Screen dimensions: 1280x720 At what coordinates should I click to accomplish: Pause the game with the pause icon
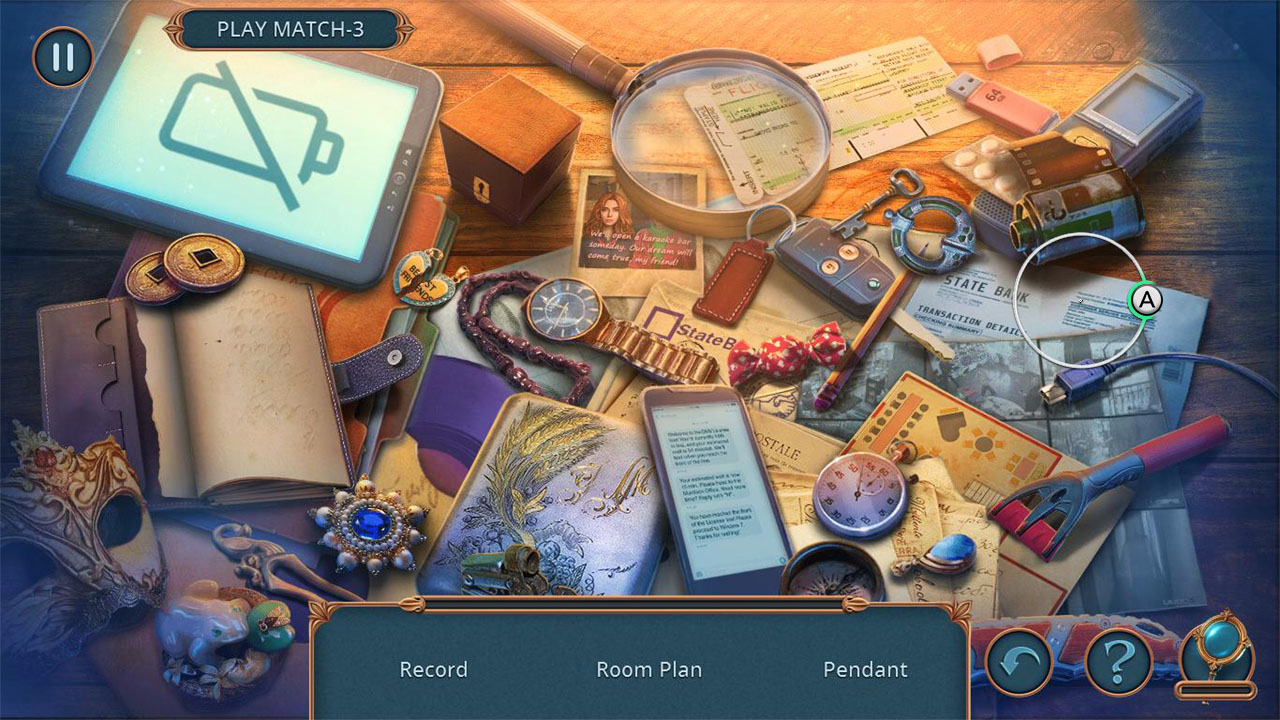pos(62,60)
